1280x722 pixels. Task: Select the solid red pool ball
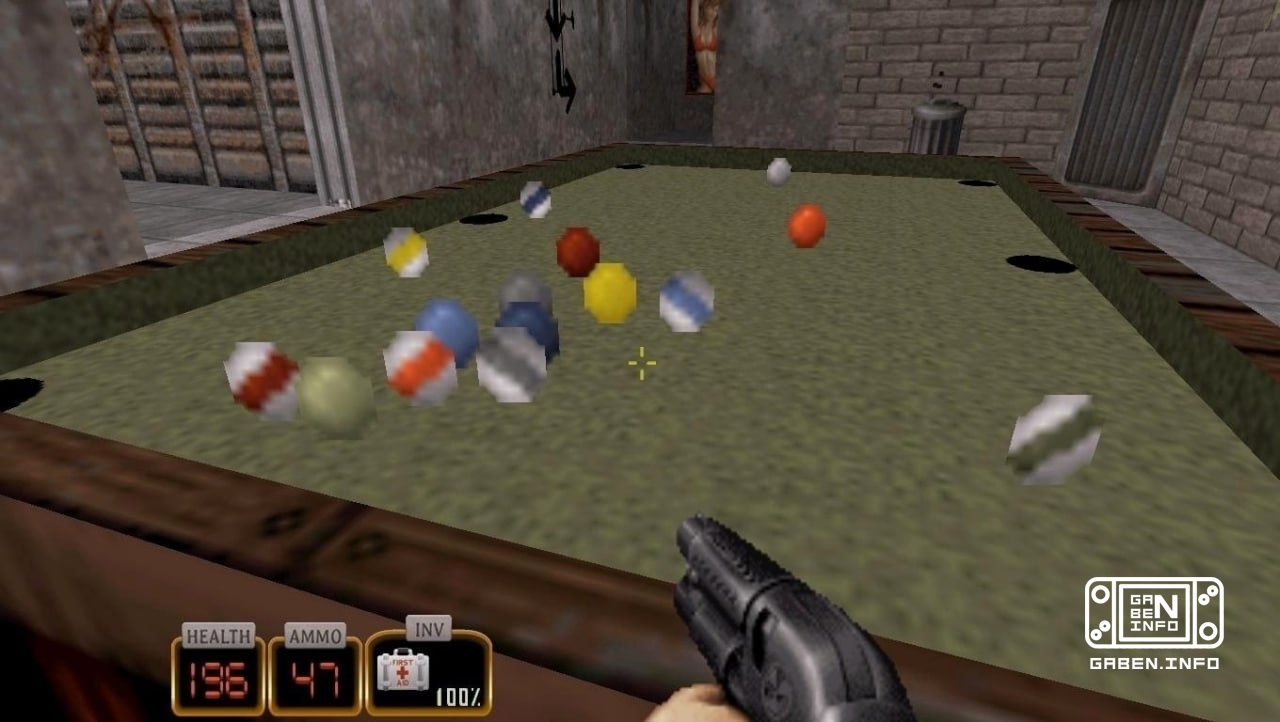pos(806,224)
